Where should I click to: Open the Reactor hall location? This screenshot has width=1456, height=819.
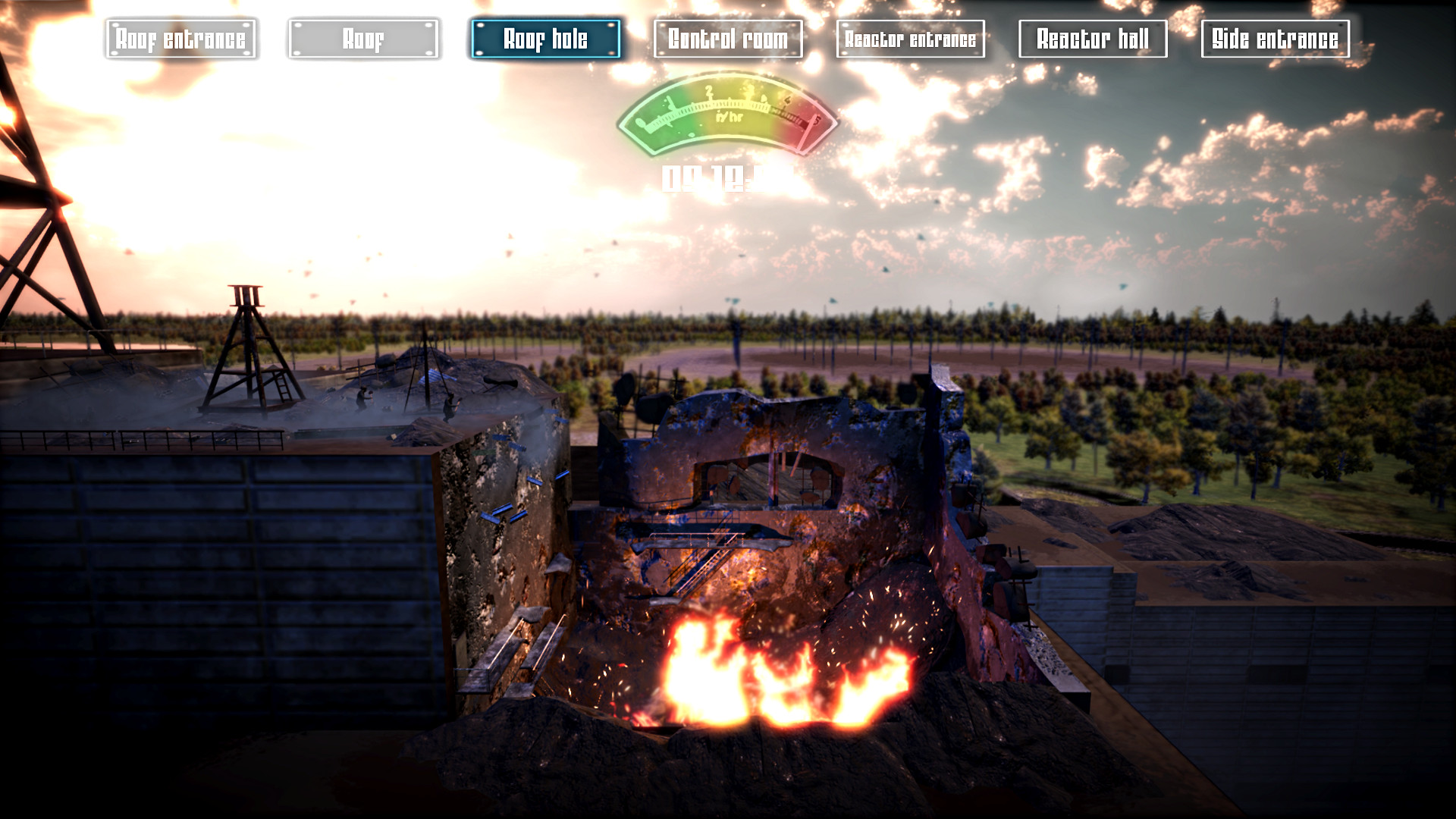1094,39
